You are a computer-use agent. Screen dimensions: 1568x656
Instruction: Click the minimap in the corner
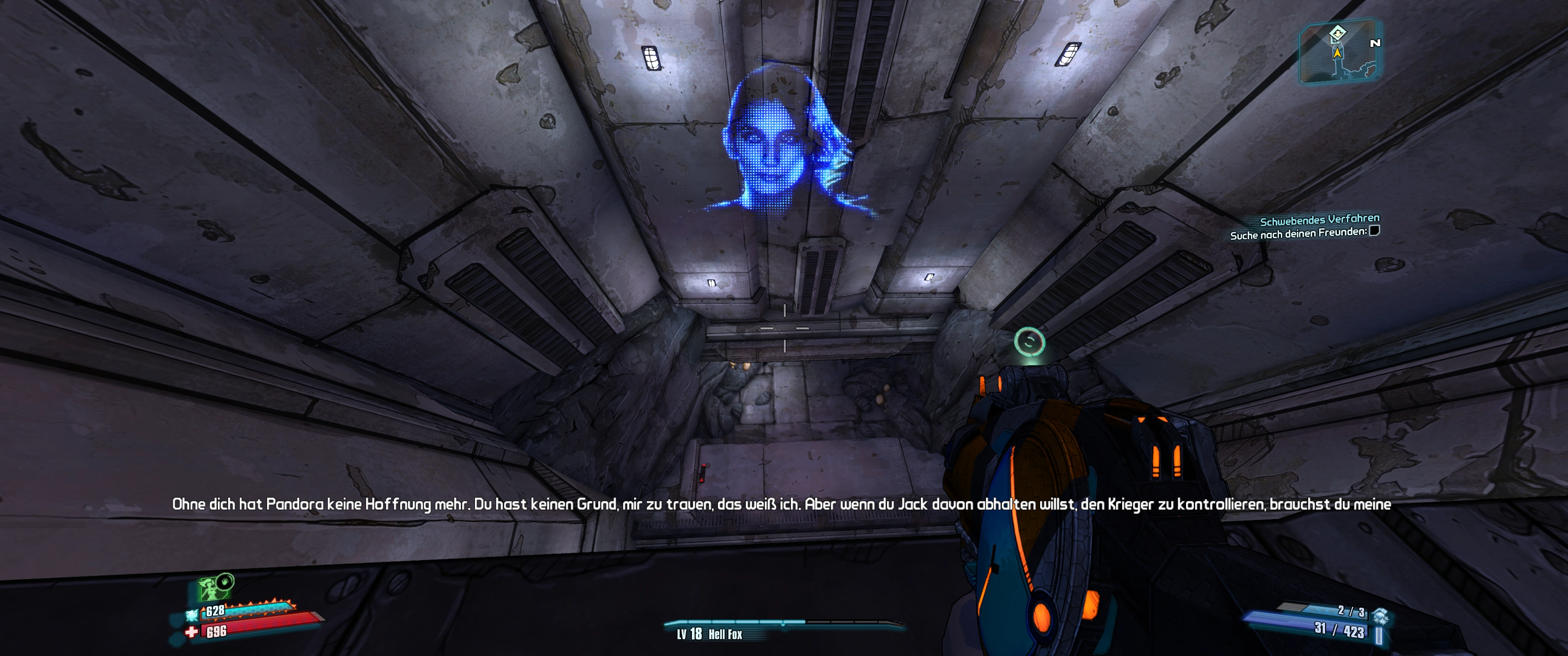[1339, 52]
